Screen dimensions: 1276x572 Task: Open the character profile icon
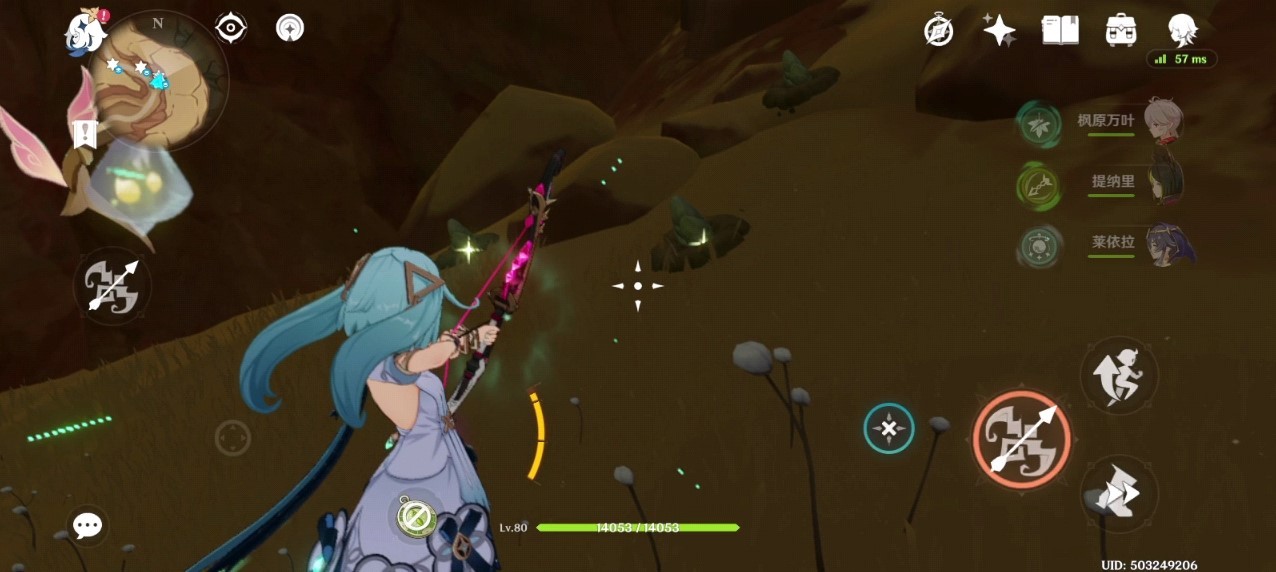[x=1183, y=30]
